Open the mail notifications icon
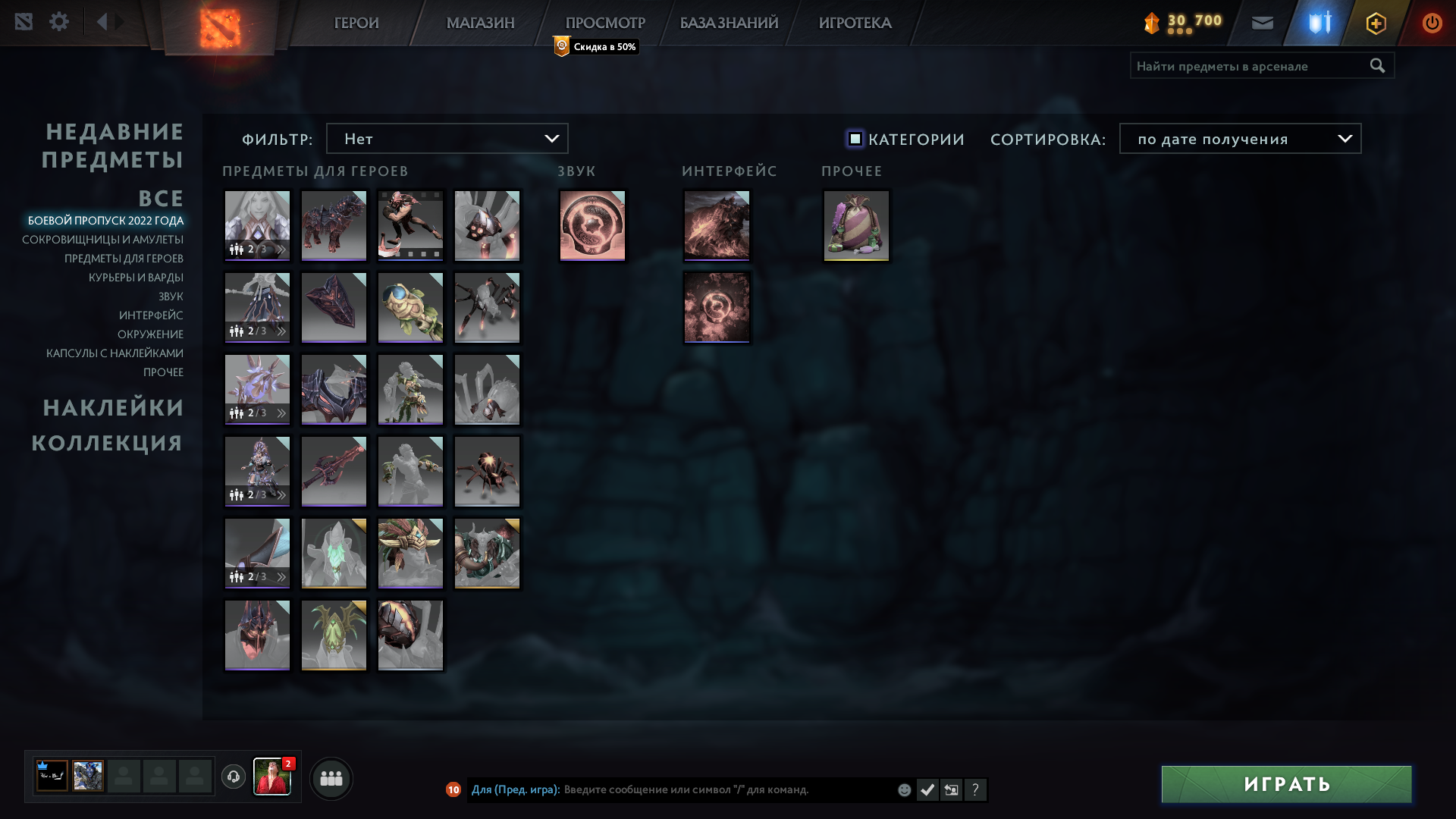The width and height of the screenshot is (1456, 819). [x=1262, y=23]
